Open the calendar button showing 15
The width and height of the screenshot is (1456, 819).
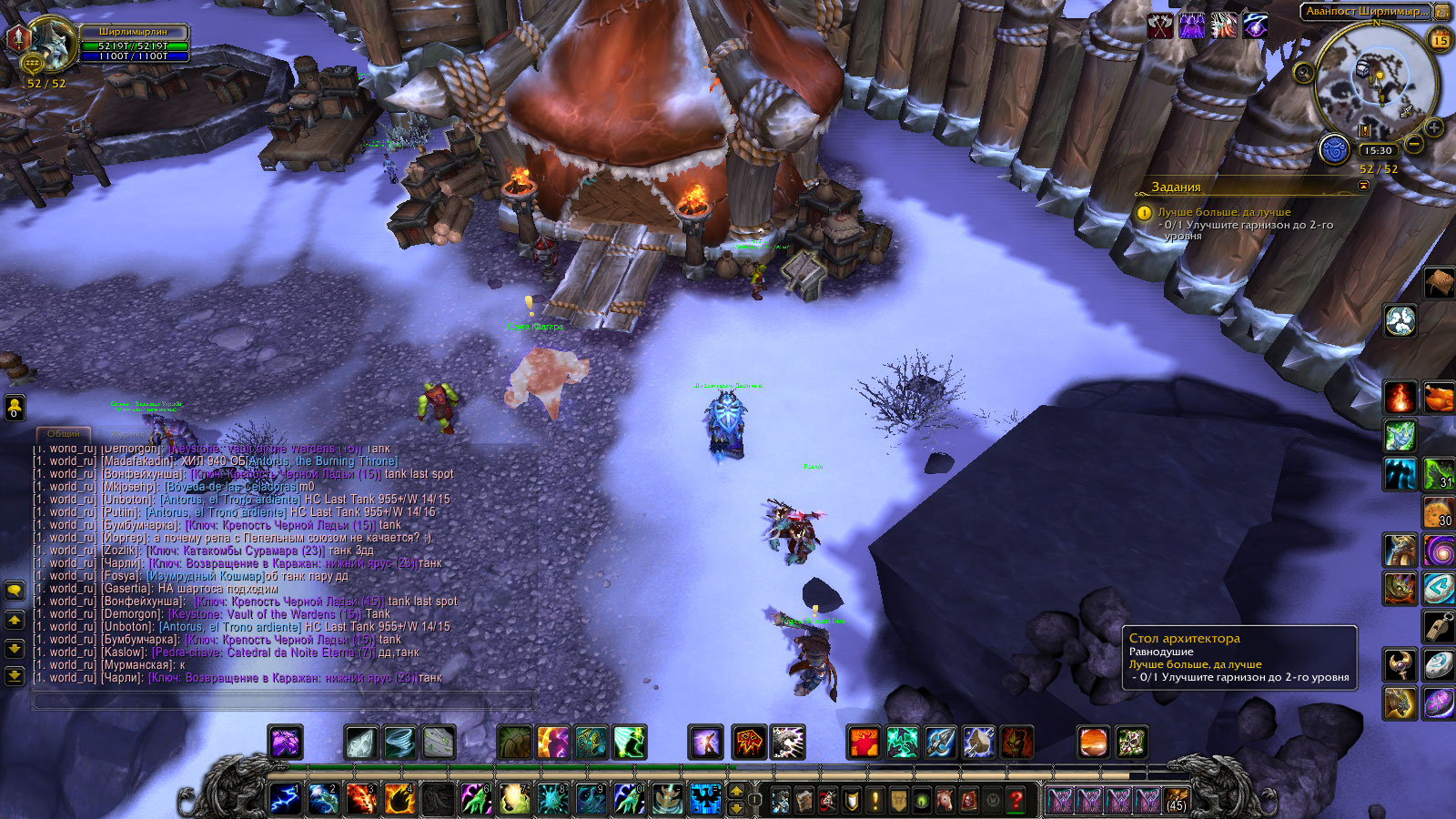click(x=1441, y=39)
